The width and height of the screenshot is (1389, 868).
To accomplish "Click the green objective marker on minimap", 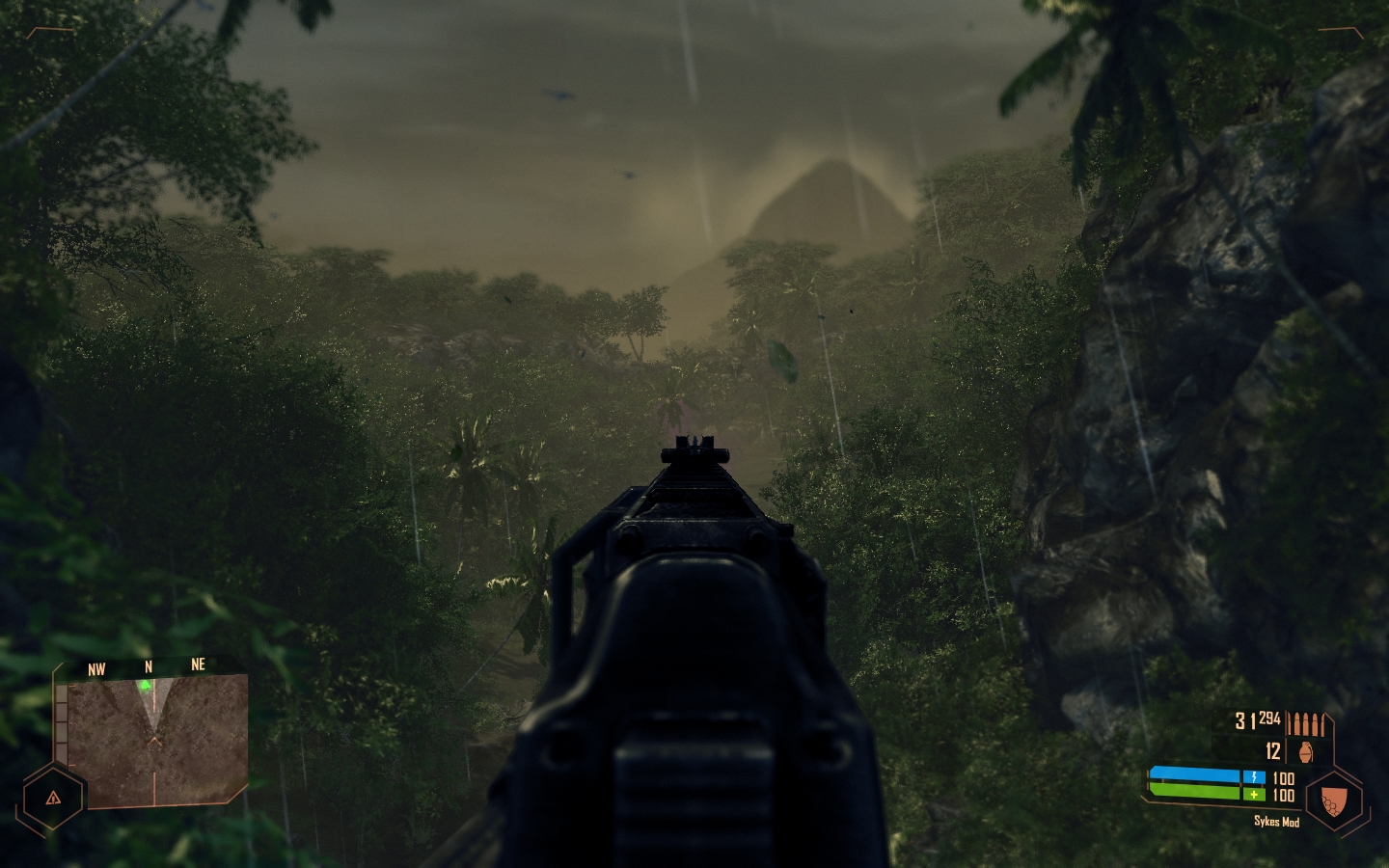I will [x=145, y=686].
